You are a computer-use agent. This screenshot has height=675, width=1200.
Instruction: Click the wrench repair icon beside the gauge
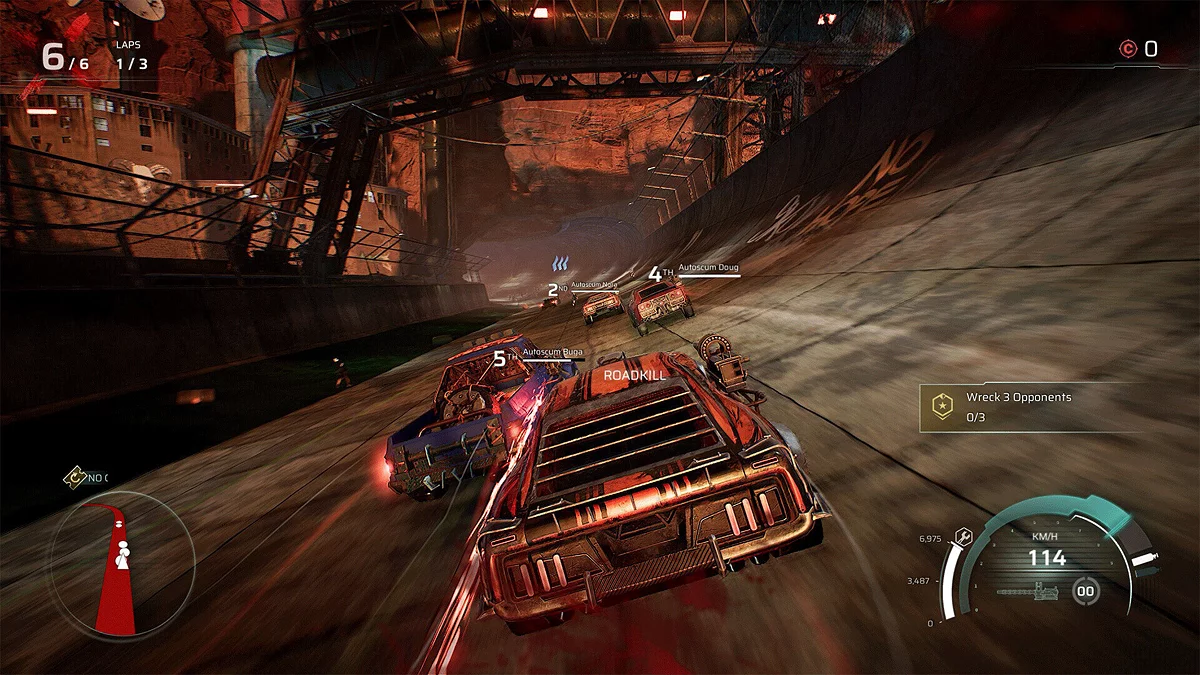coord(963,536)
